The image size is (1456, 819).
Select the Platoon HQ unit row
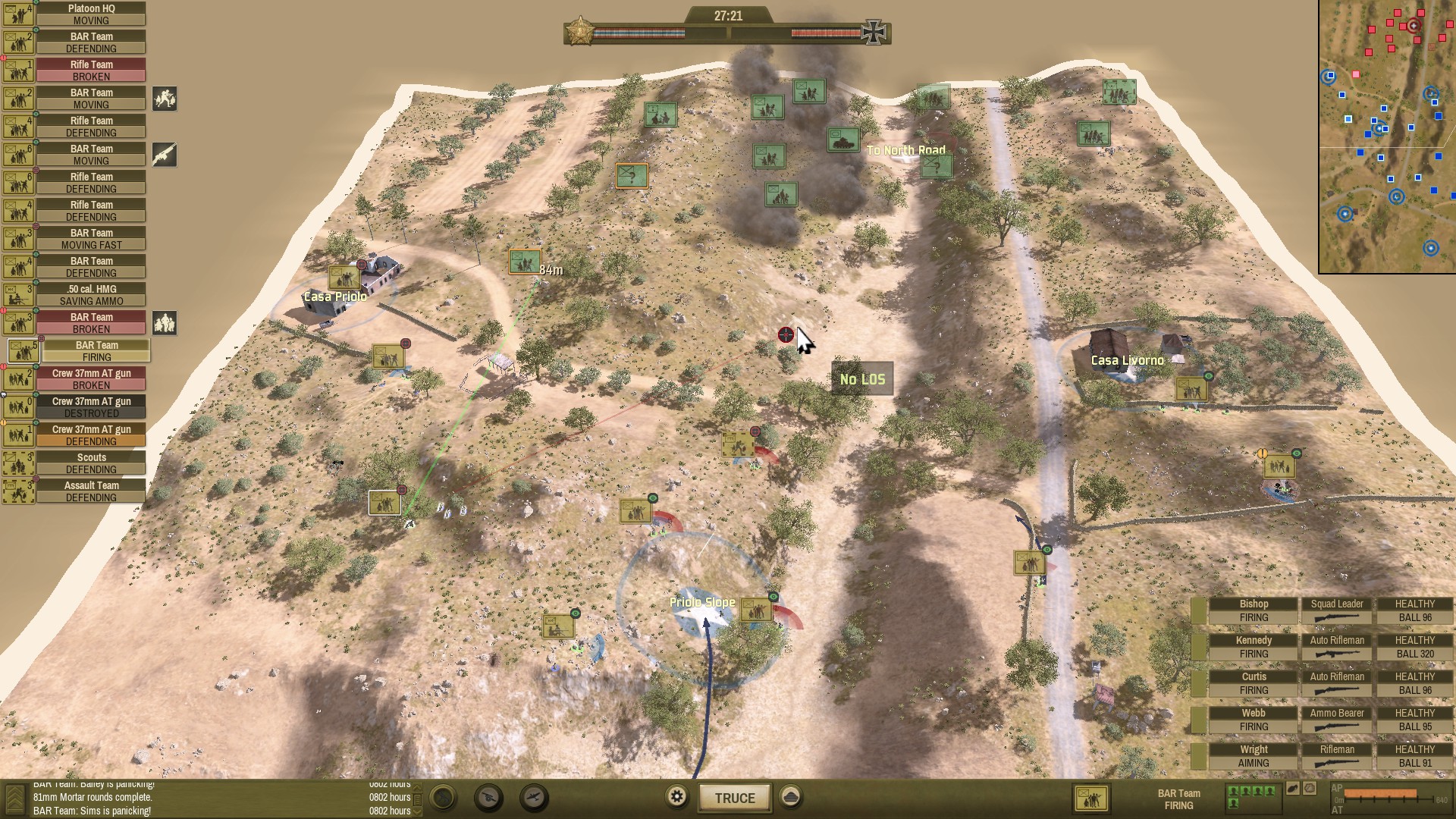coord(90,14)
